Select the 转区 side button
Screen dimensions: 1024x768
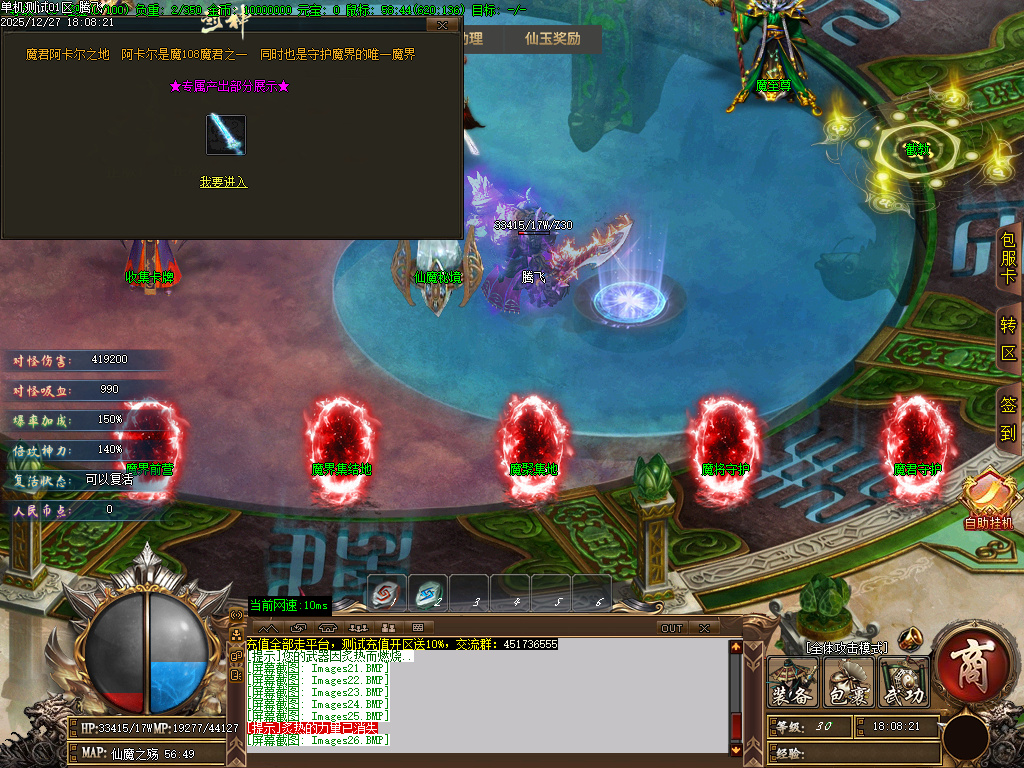[x=1008, y=339]
